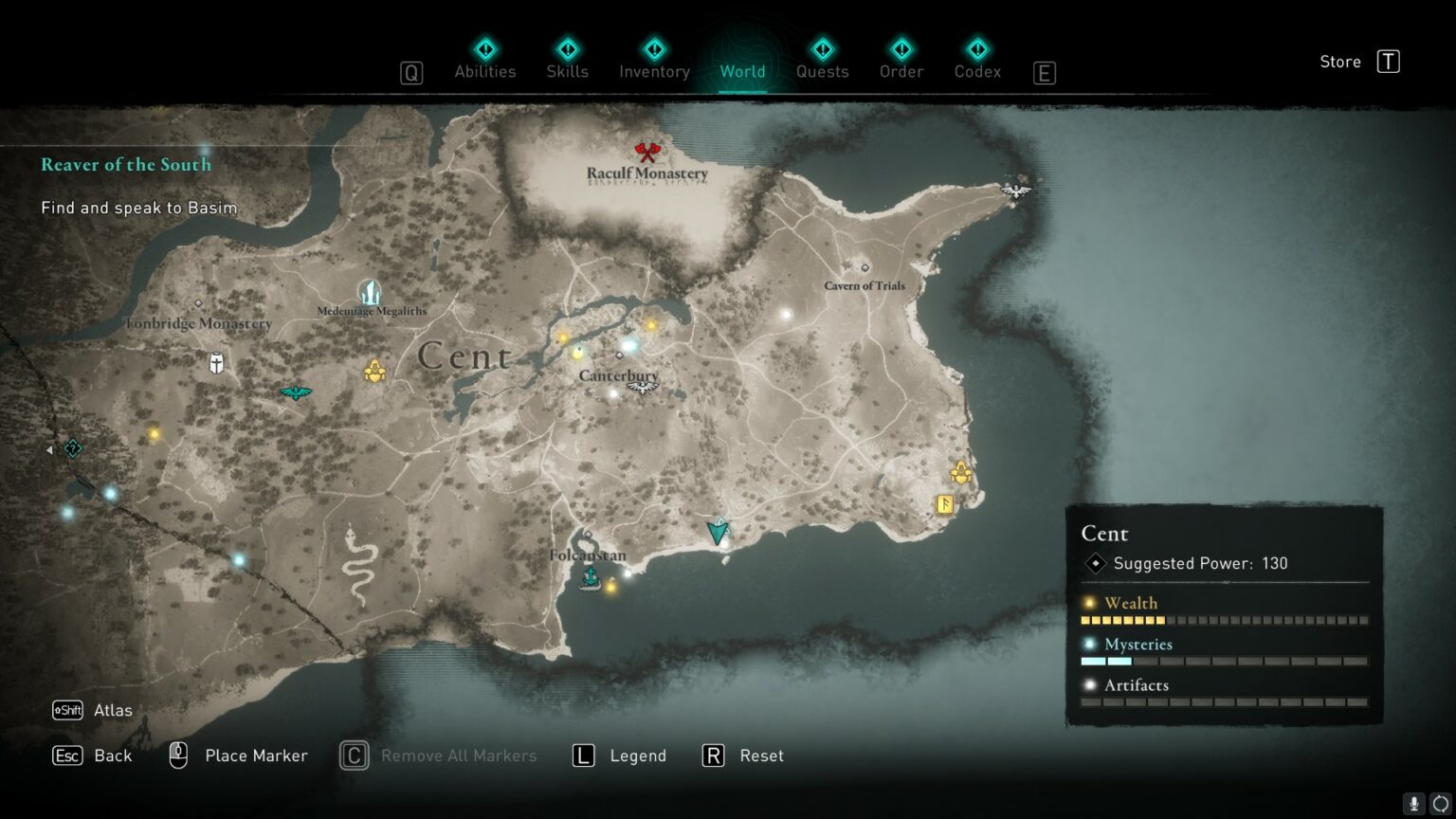
Task: Open the Store
Action: pos(1339,61)
